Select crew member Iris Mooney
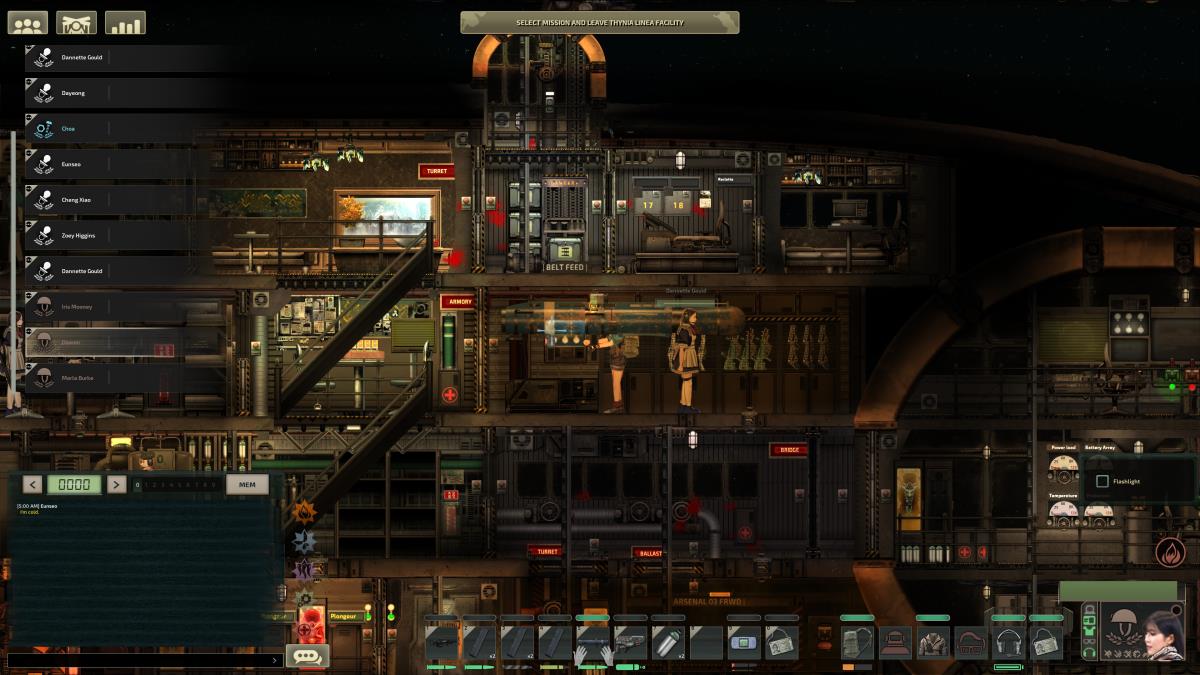Viewport: 1200px width, 675px height. point(120,307)
